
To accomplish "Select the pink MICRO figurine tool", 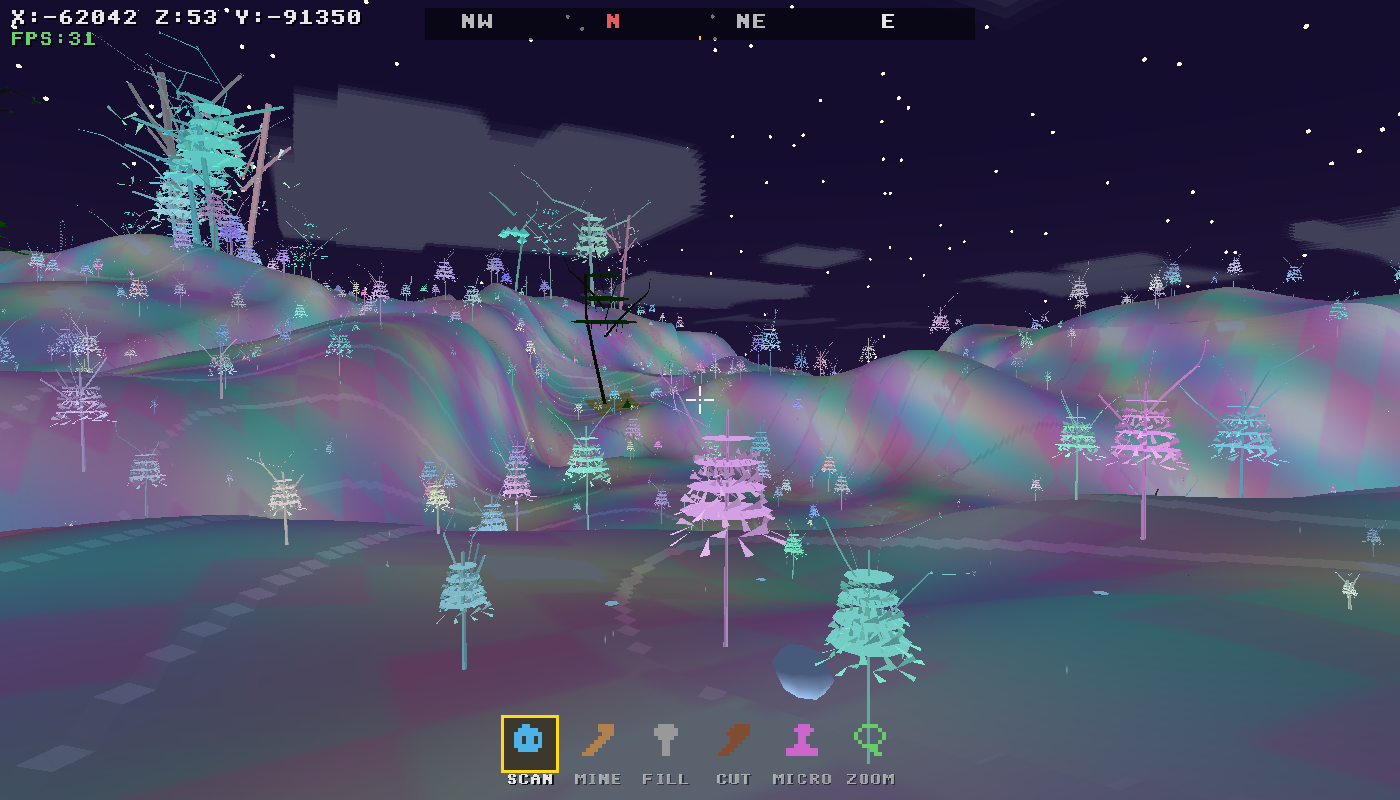I will coord(802,740).
